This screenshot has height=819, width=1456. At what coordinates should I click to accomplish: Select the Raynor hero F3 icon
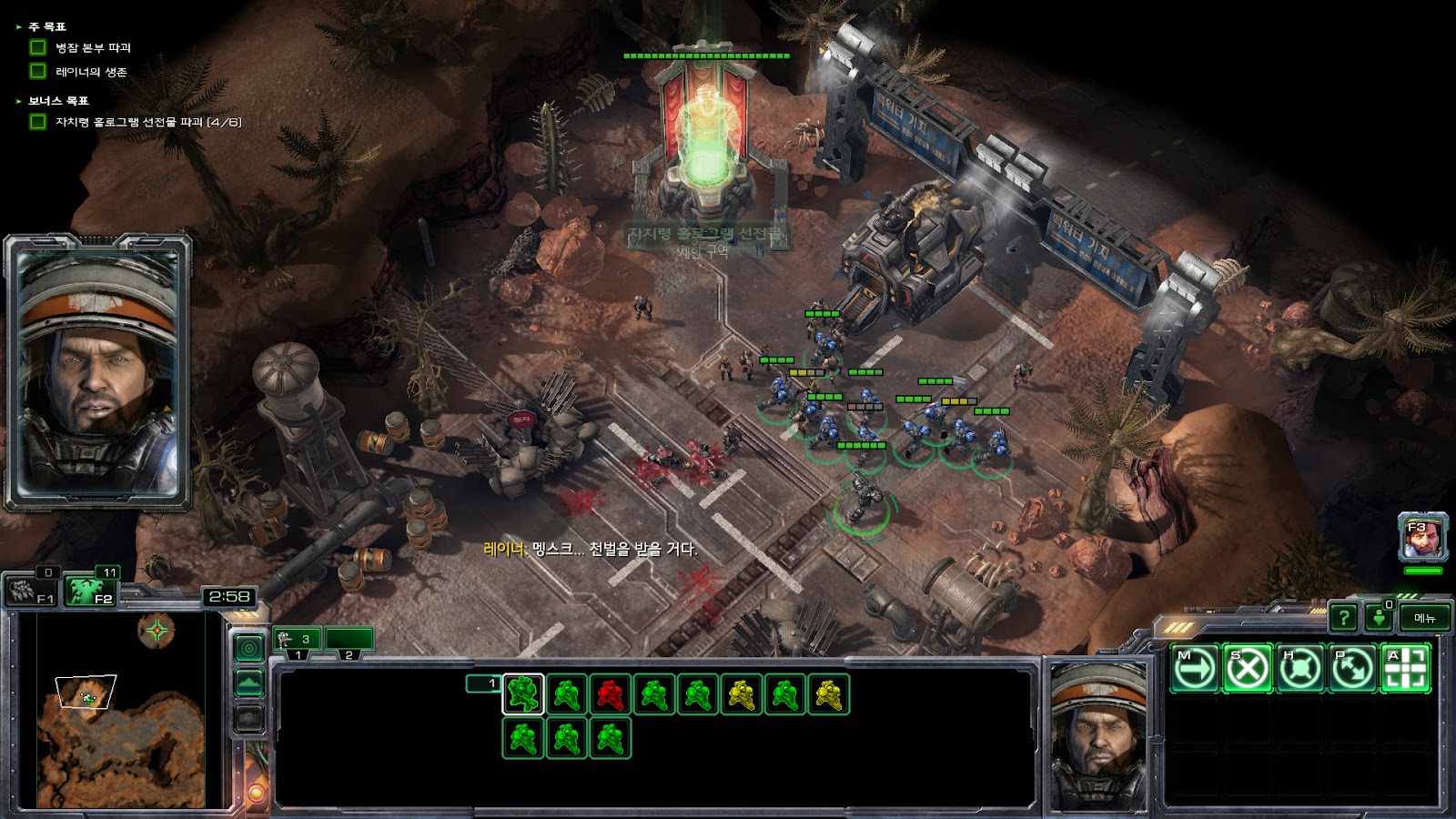pyautogui.click(x=1422, y=538)
